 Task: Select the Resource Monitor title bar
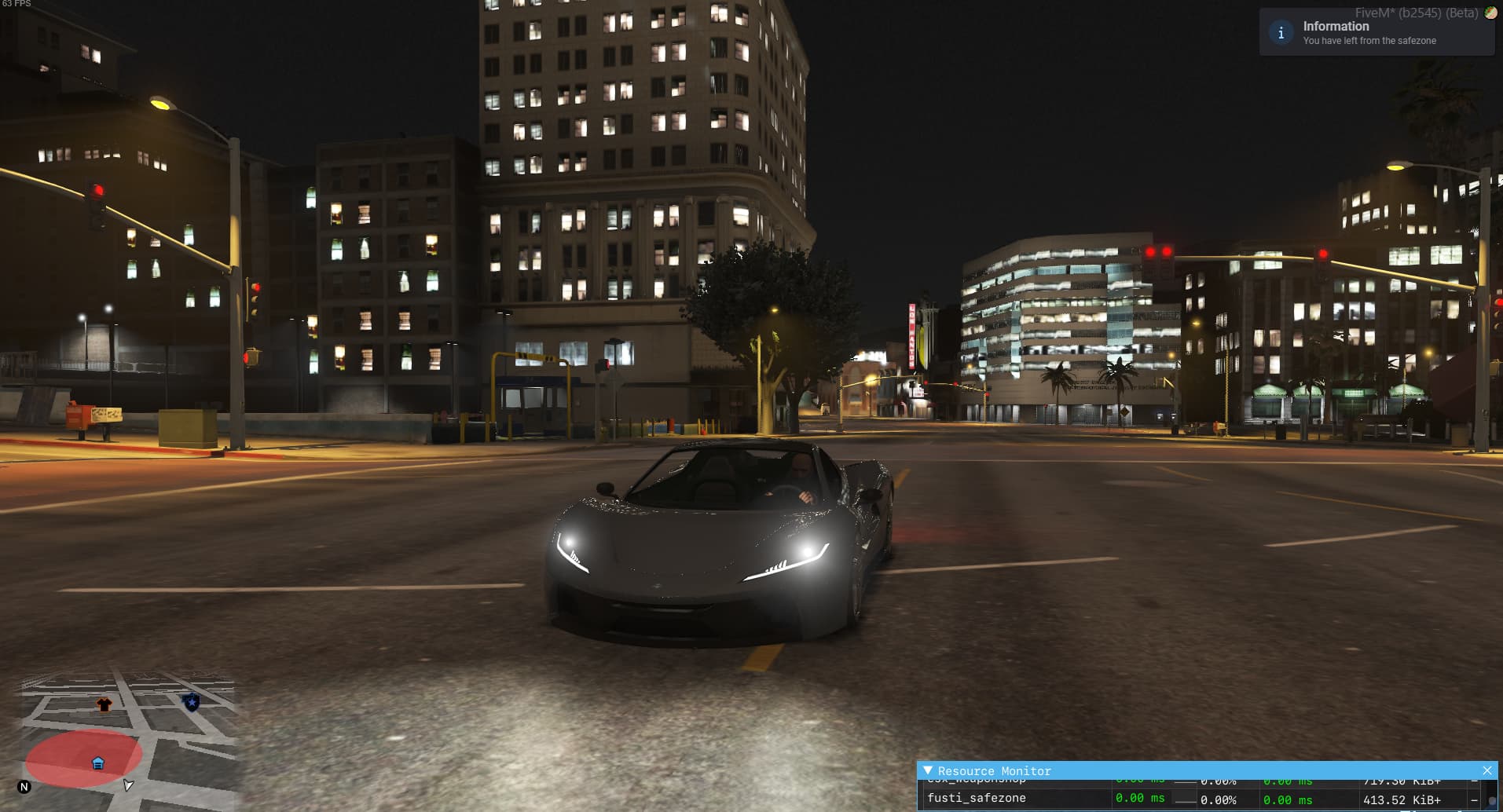(992, 771)
